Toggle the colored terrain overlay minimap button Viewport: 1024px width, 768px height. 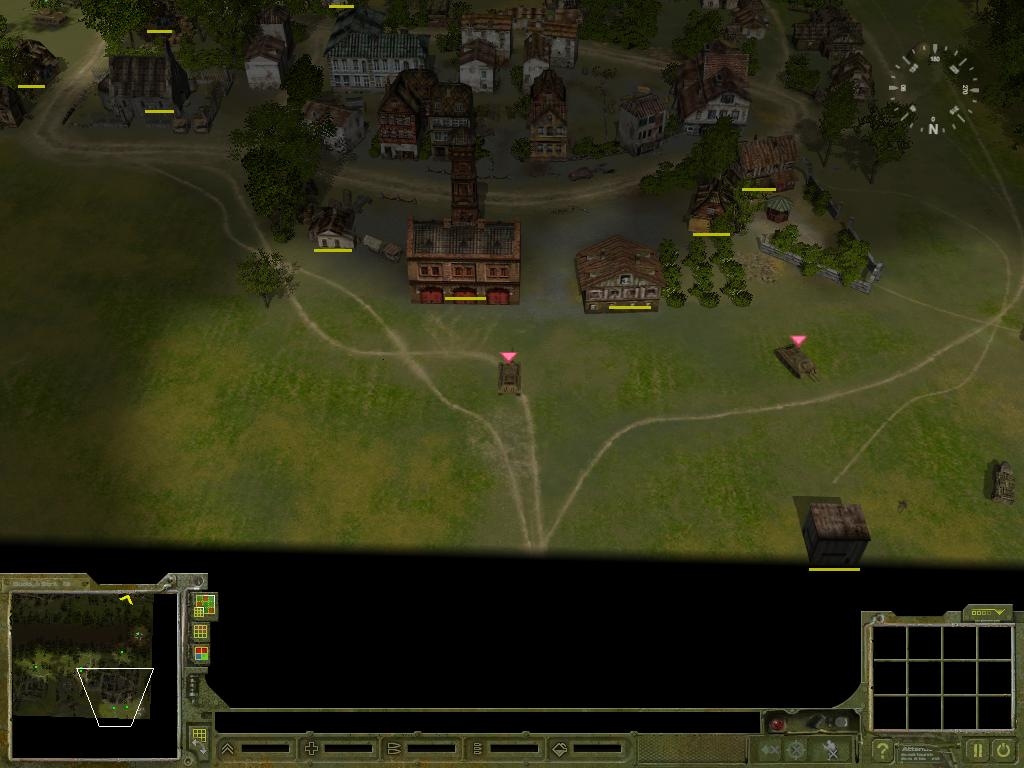(203, 605)
